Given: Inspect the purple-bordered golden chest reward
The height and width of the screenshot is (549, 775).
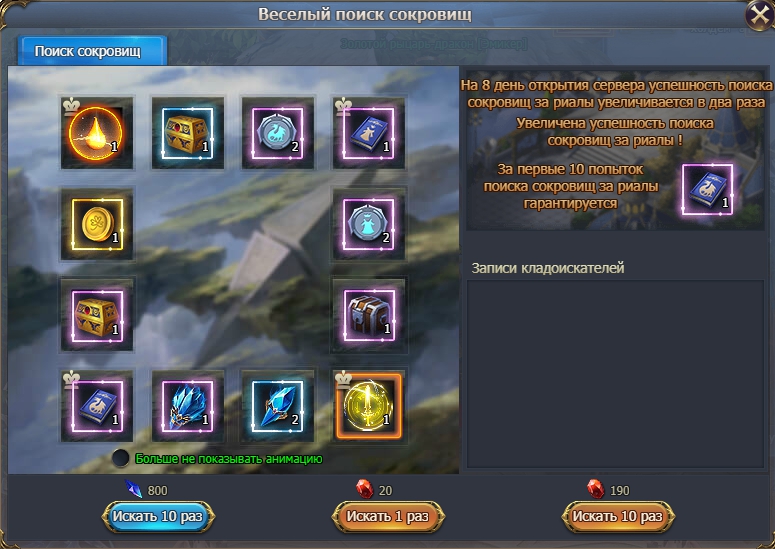Looking at the screenshot, I should click(96, 313).
